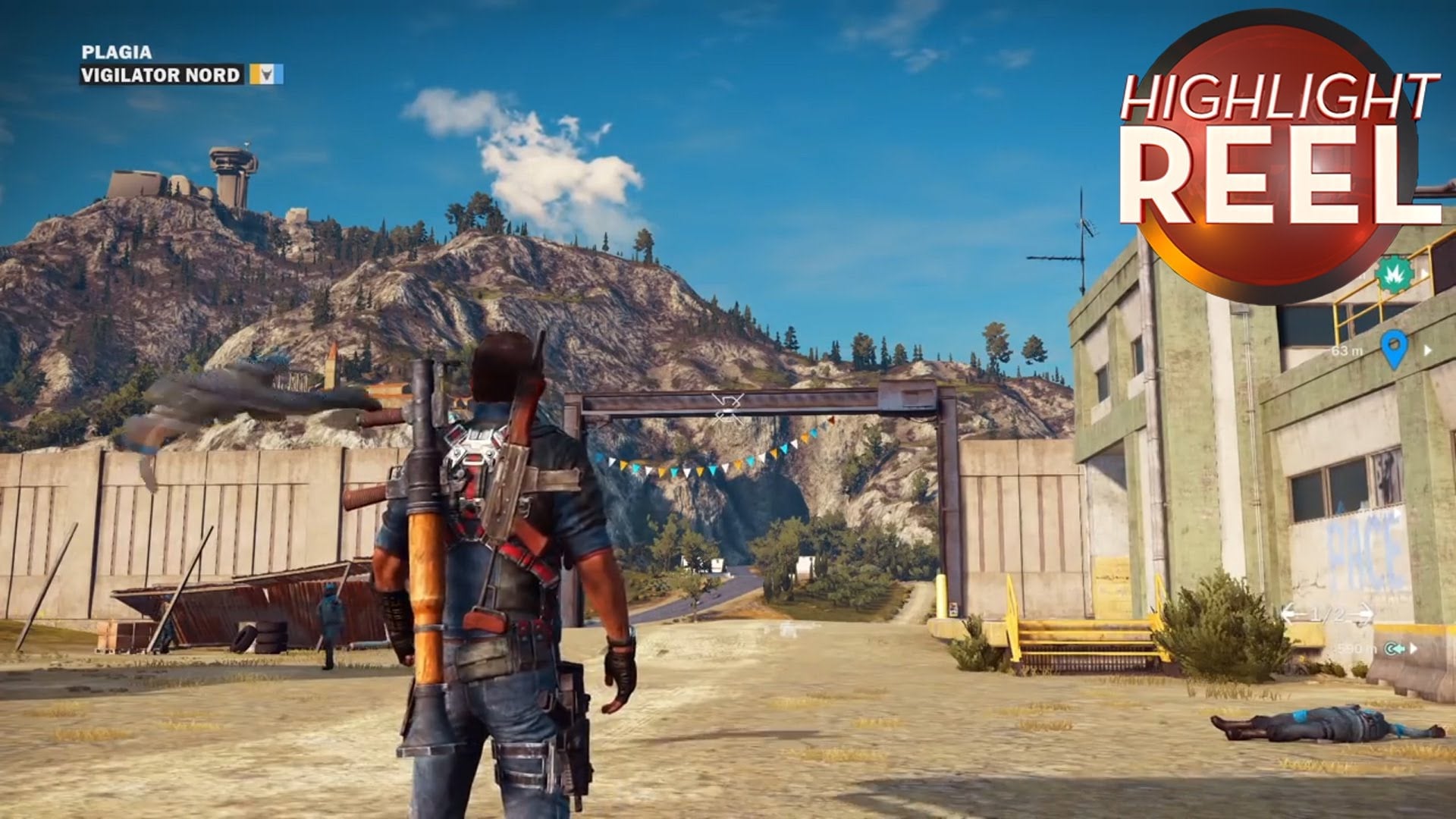Image resolution: width=1456 pixels, height=819 pixels.
Task: Click the teal arrow tracker icon
Action: (x=1395, y=648)
